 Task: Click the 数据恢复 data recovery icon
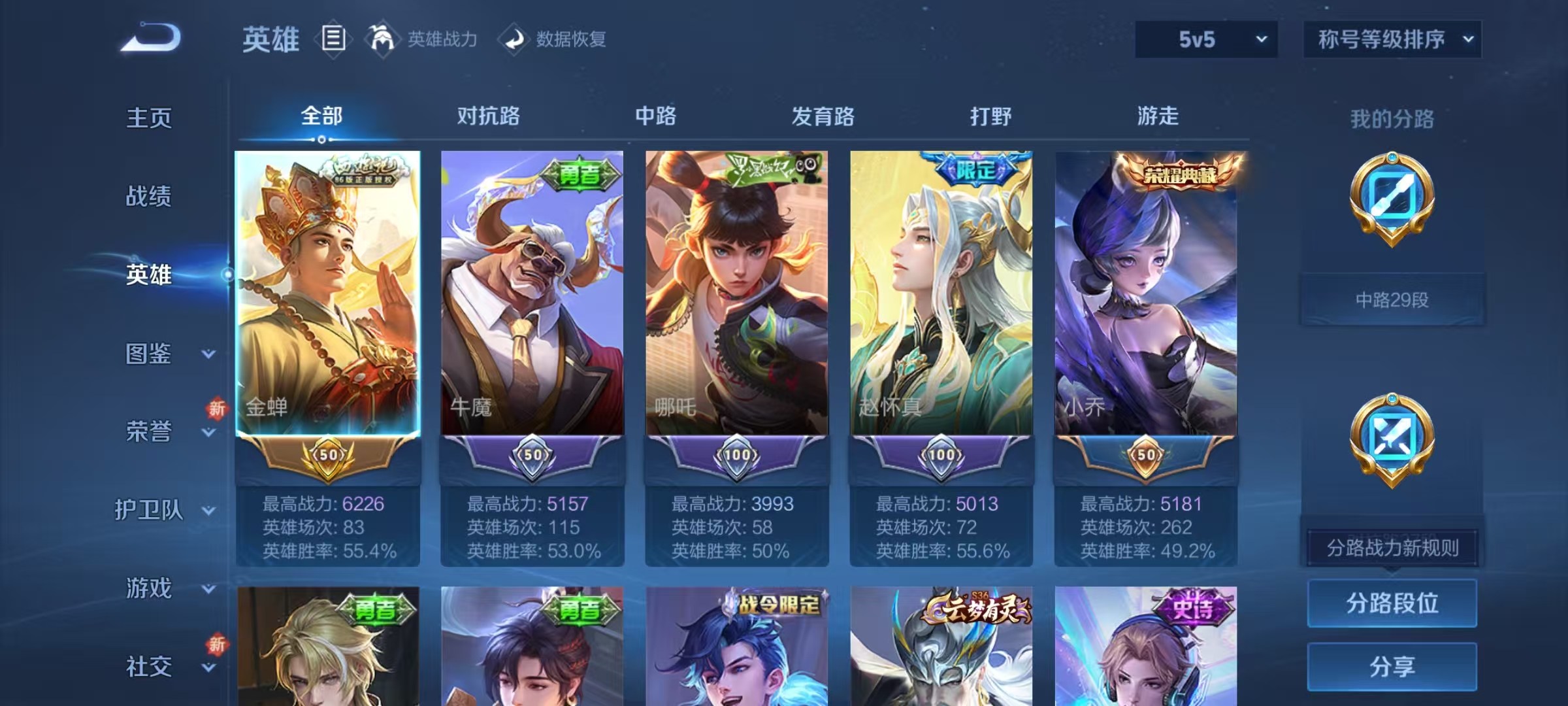[515, 39]
